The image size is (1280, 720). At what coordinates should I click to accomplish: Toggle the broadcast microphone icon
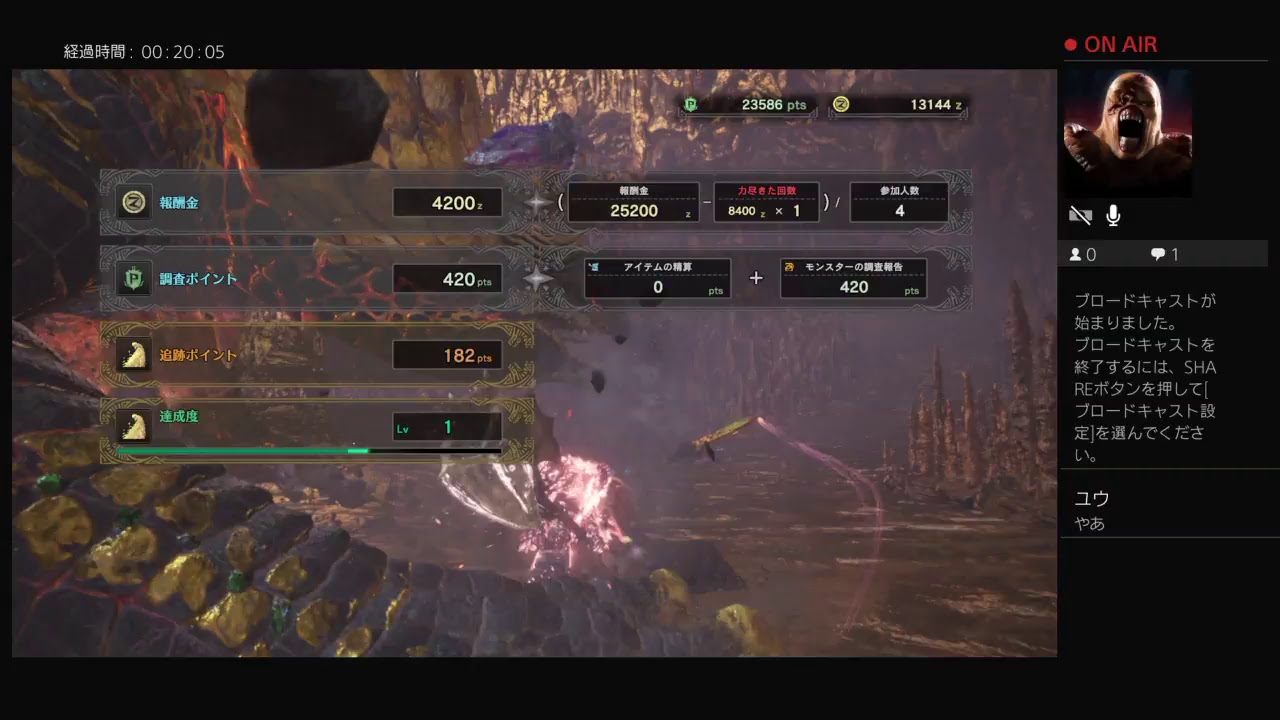tap(1113, 215)
